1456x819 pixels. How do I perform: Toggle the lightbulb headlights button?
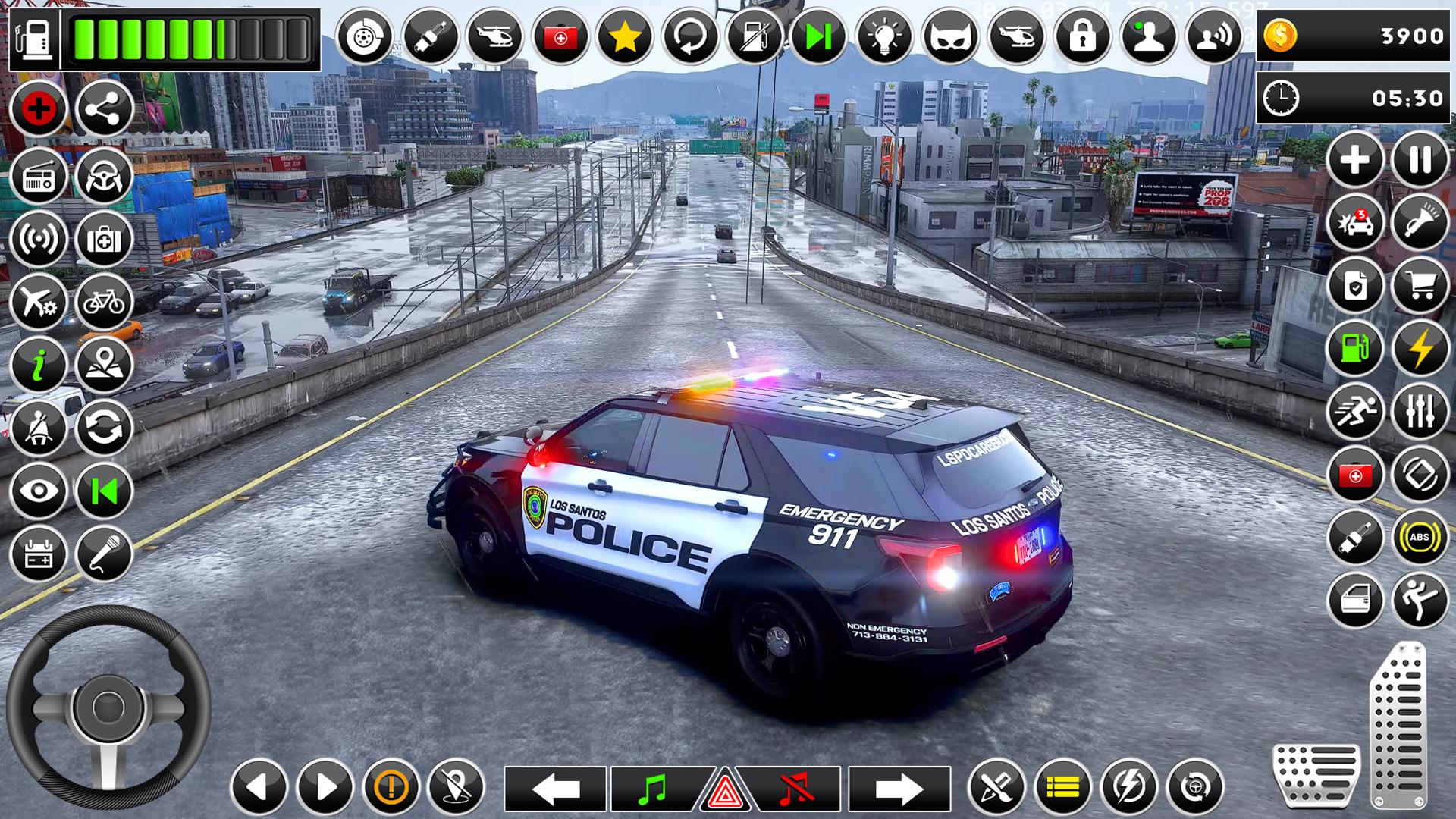[883, 36]
